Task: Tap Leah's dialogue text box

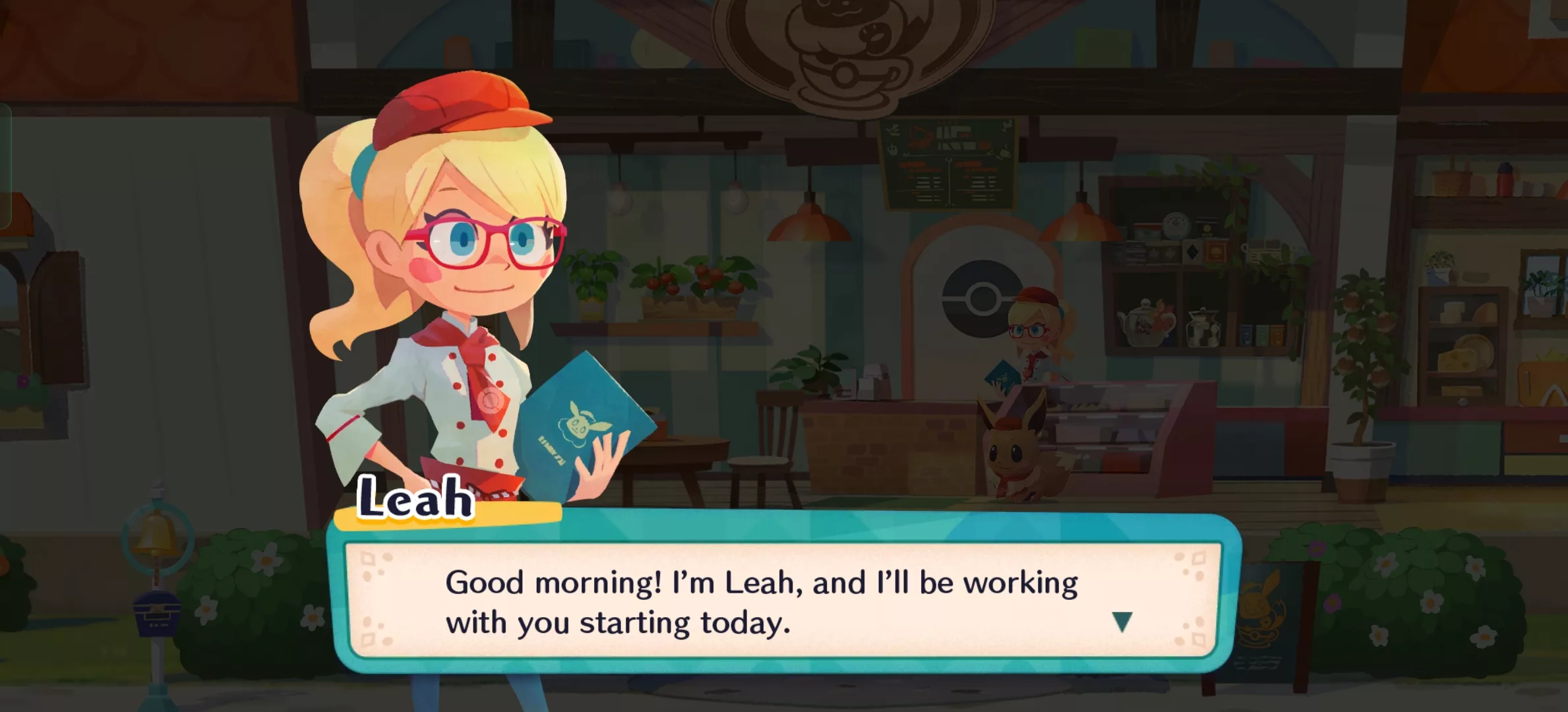Action: click(x=762, y=601)
